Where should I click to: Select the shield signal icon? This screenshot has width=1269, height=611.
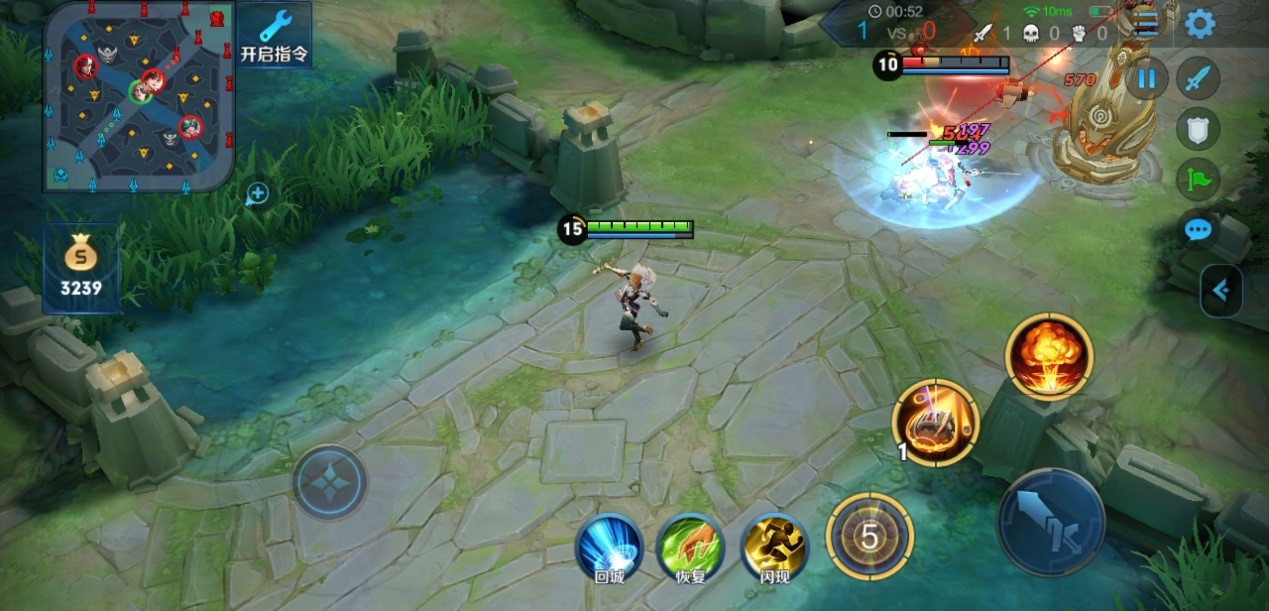[1198, 128]
